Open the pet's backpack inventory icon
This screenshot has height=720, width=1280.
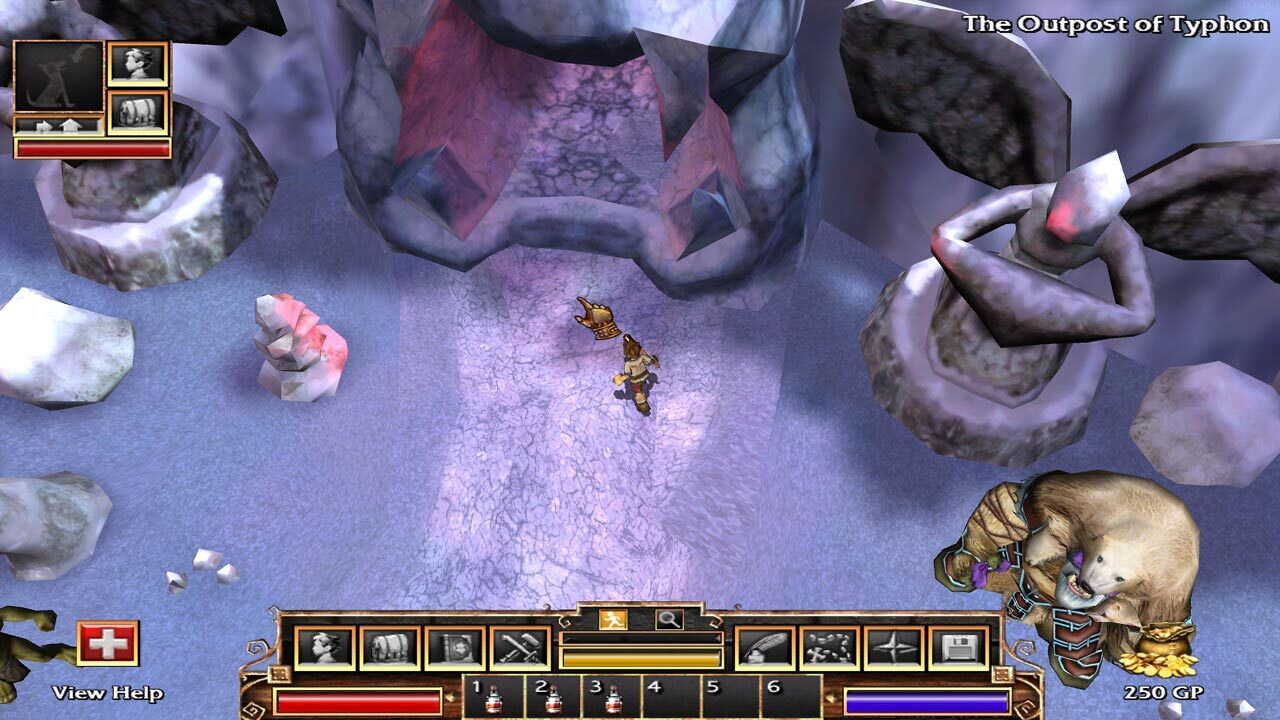tap(138, 112)
